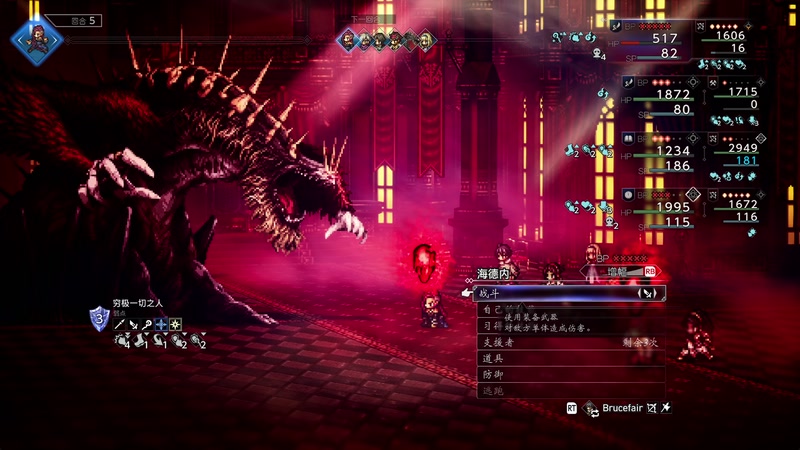Click the light weakness icon
The height and width of the screenshot is (450, 800).
tap(175, 324)
